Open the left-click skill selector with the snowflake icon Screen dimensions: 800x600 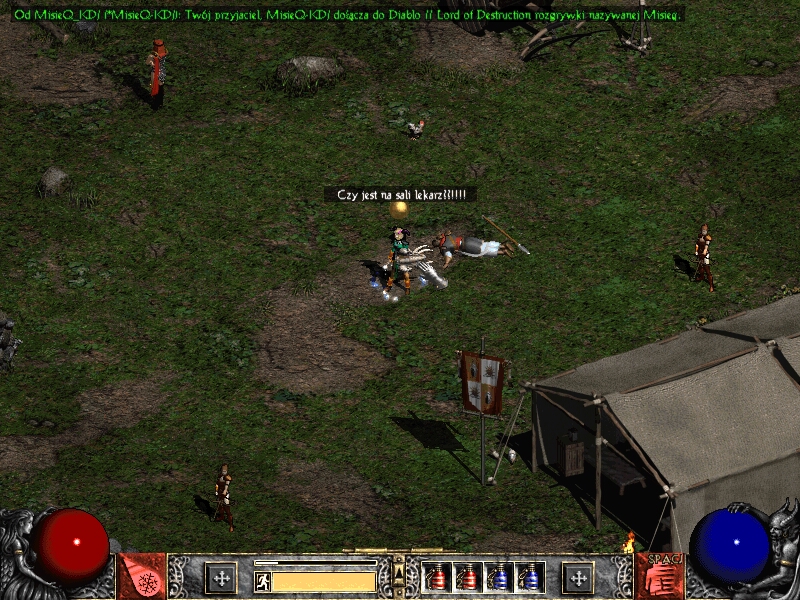141,577
